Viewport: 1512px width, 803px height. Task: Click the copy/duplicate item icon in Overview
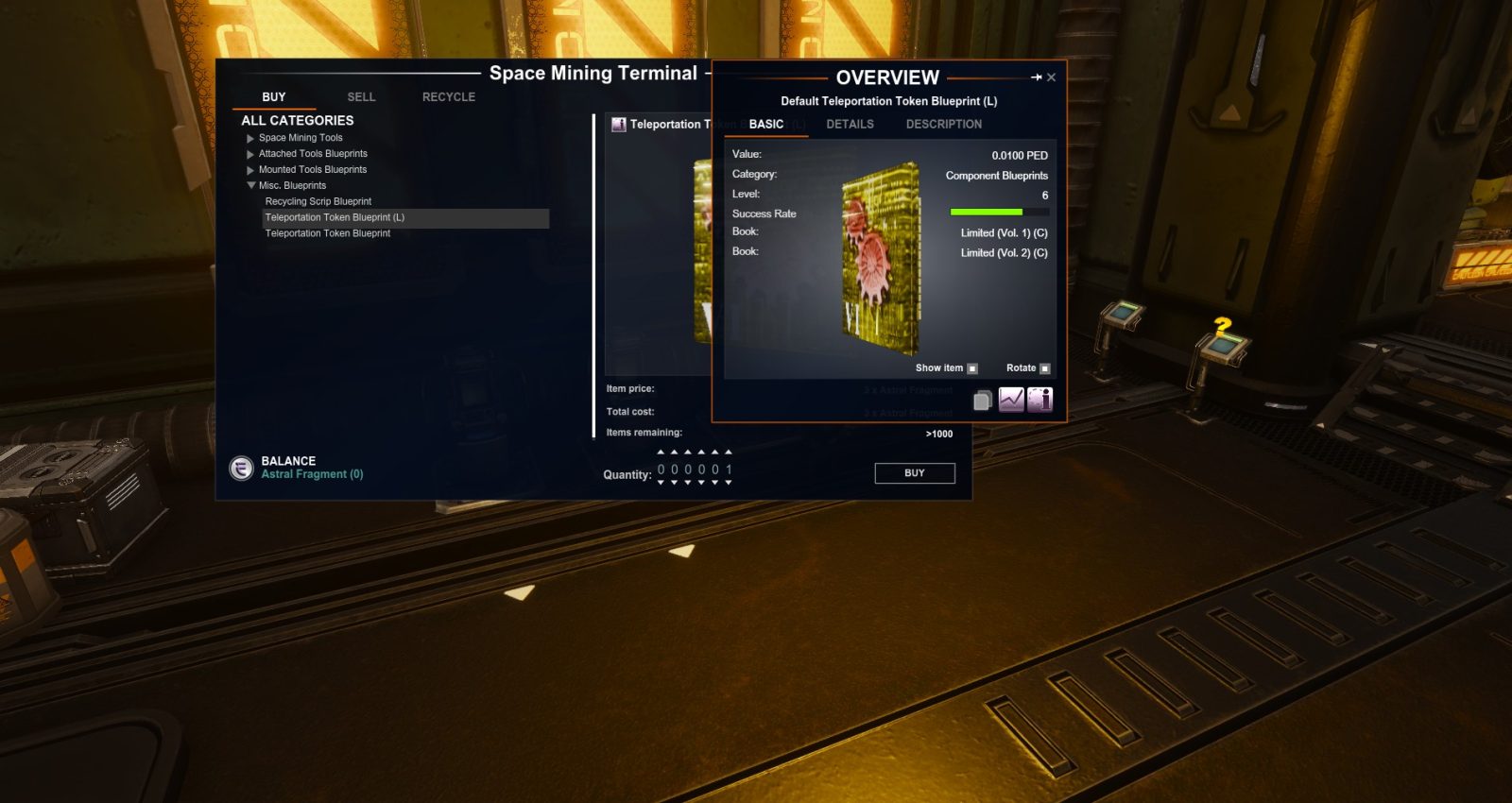click(x=982, y=400)
